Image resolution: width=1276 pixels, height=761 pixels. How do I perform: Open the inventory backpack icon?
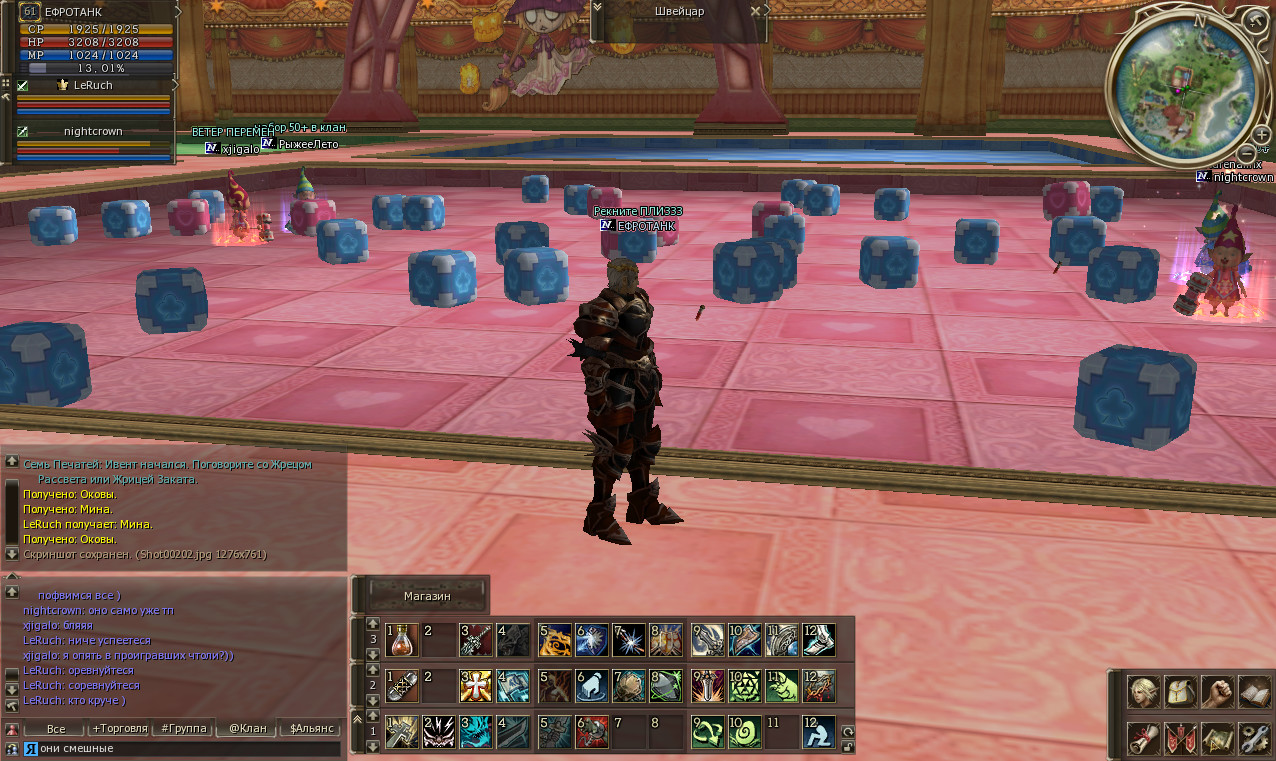[x=1180, y=692]
